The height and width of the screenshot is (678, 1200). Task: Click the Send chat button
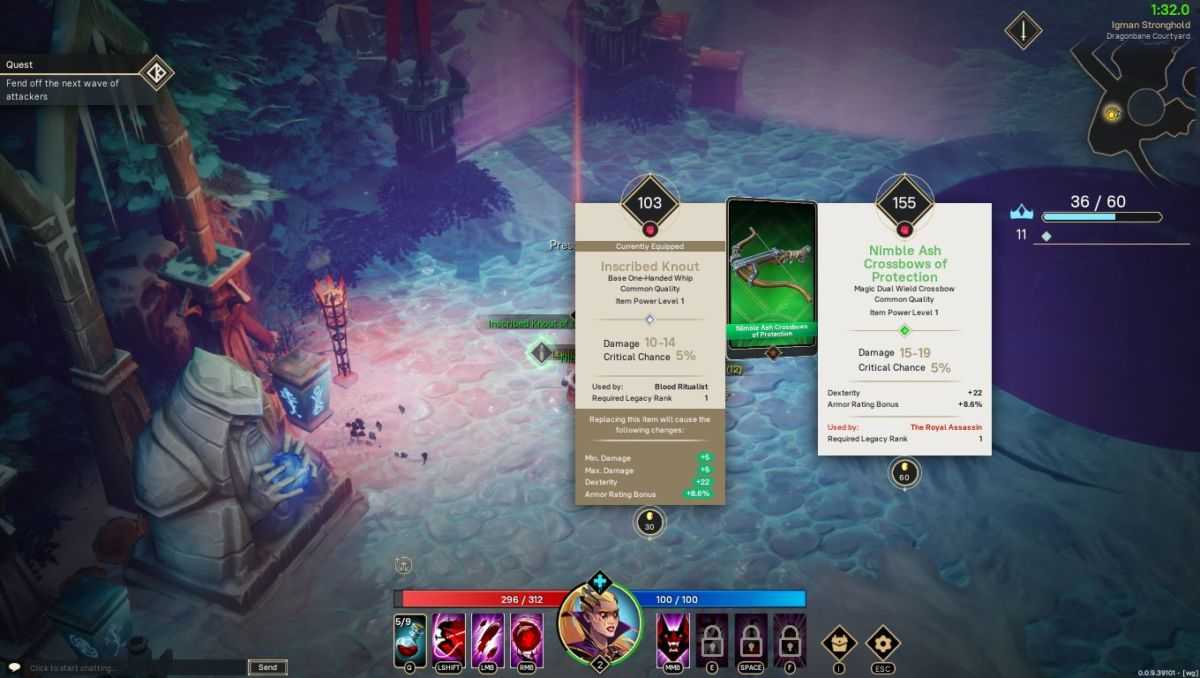coord(268,667)
